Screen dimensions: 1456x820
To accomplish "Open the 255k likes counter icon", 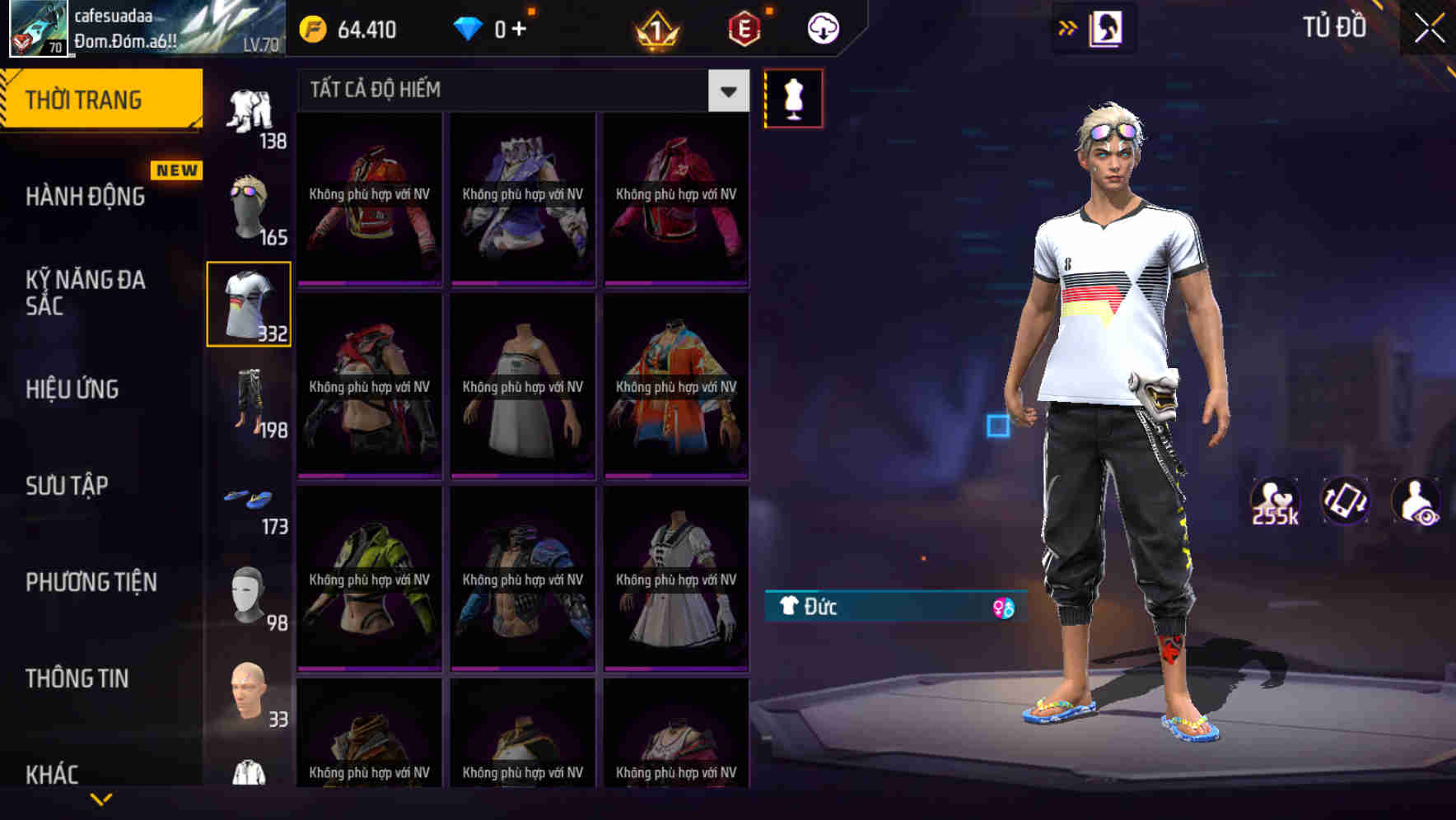I will [x=1276, y=501].
